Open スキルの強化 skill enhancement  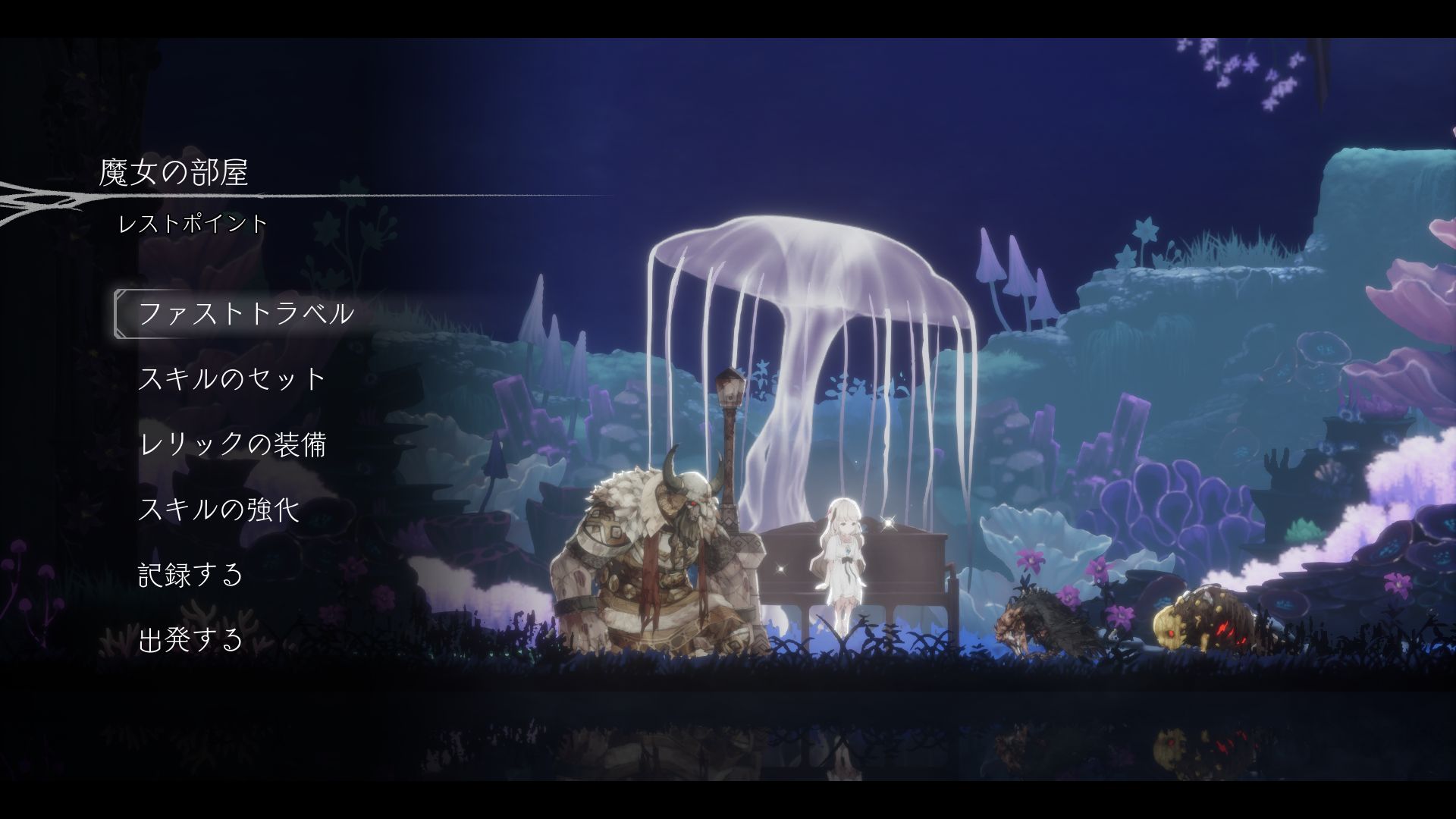coord(218,509)
